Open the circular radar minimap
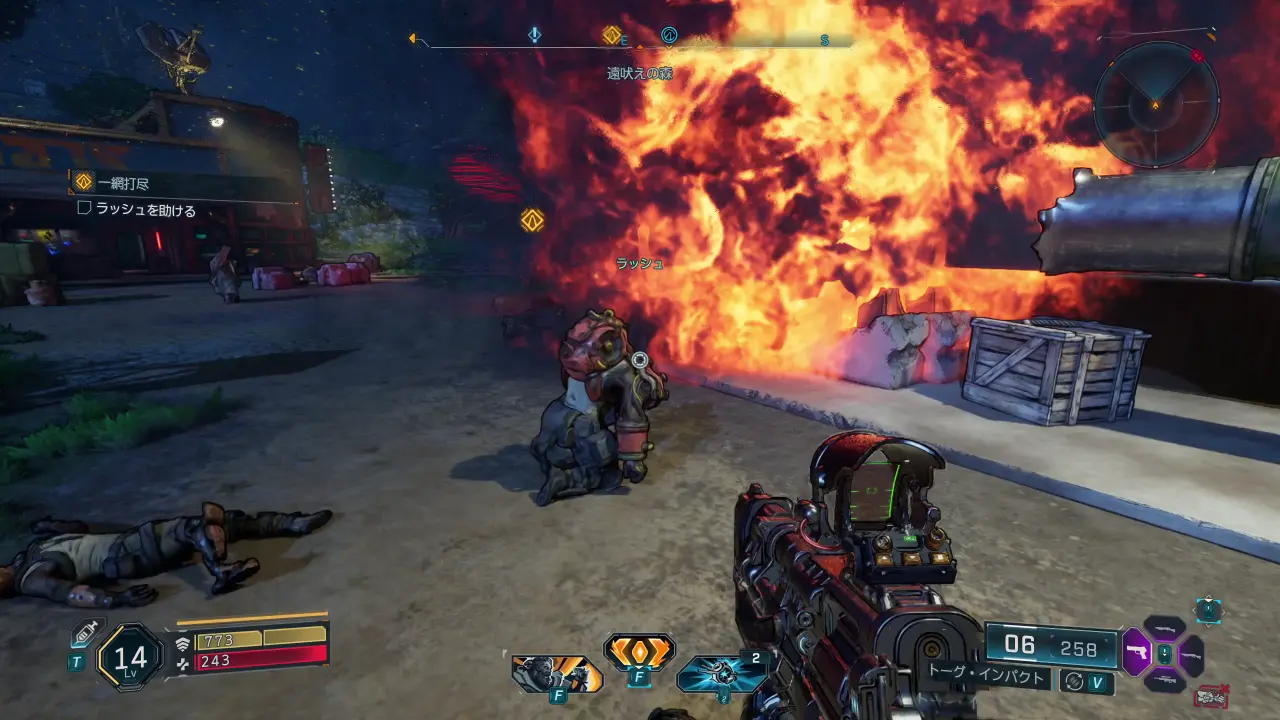This screenshot has width=1280, height=720. (1156, 103)
